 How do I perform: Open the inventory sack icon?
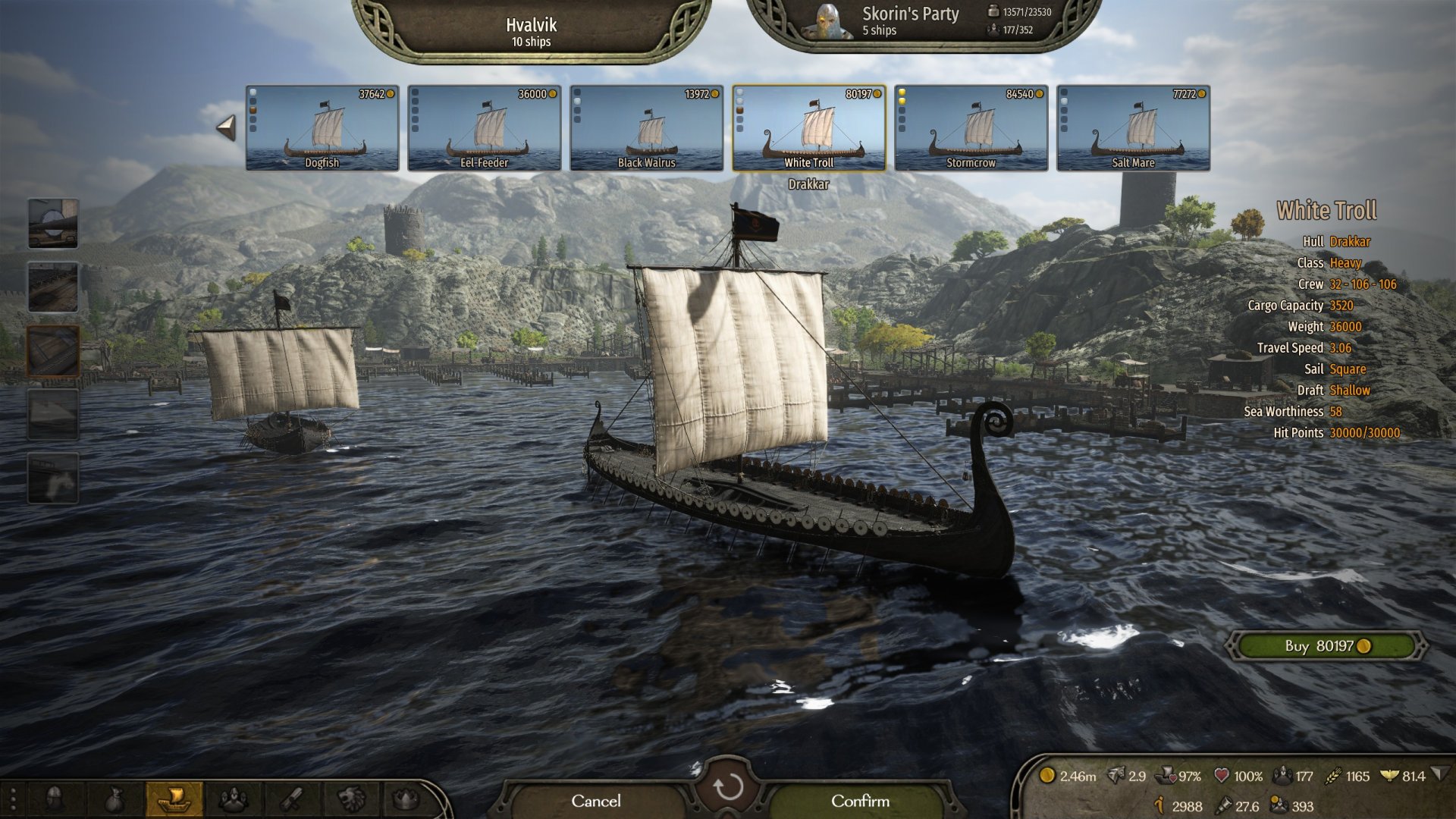pyautogui.click(x=114, y=799)
